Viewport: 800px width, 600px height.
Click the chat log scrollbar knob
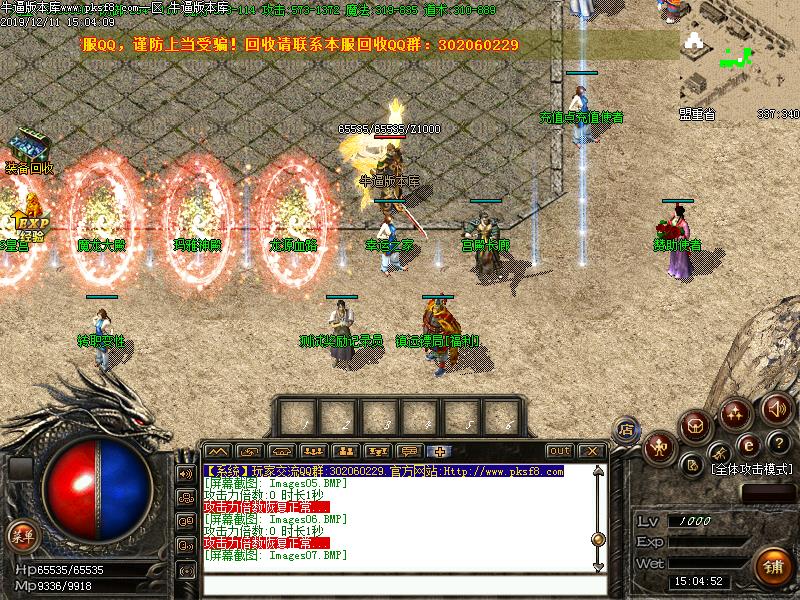point(598,539)
